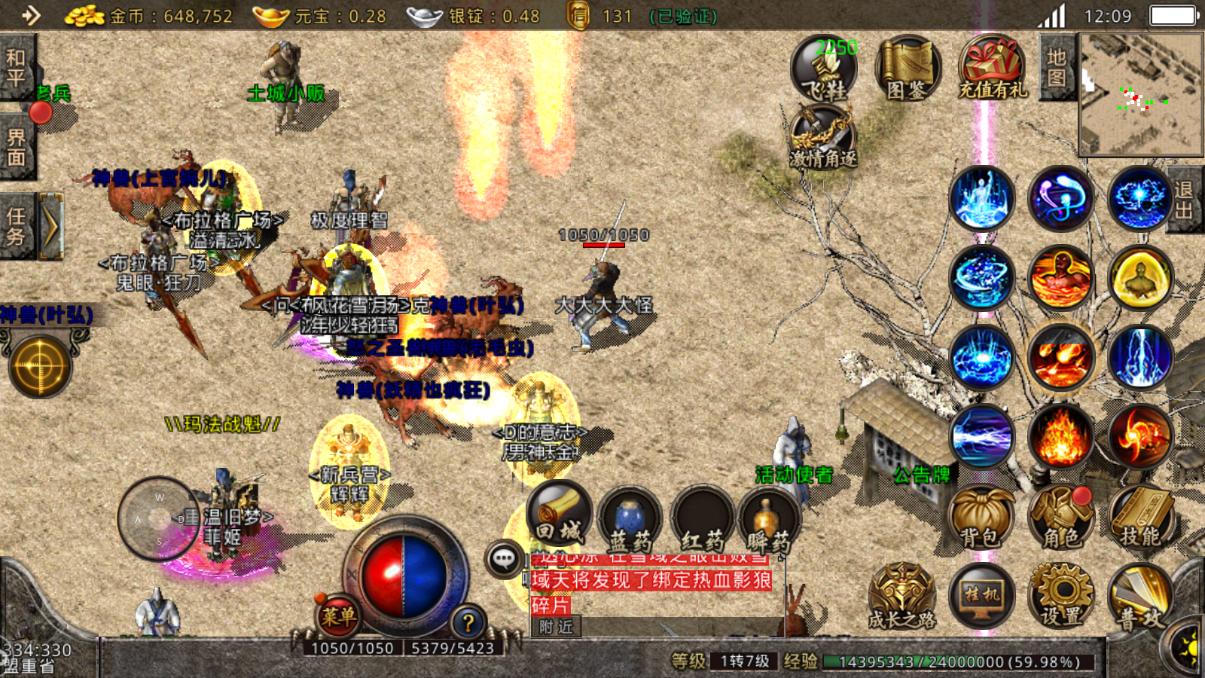The height and width of the screenshot is (678, 1205).
Task: Open the 任务 quest panel
Action: point(18,226)
